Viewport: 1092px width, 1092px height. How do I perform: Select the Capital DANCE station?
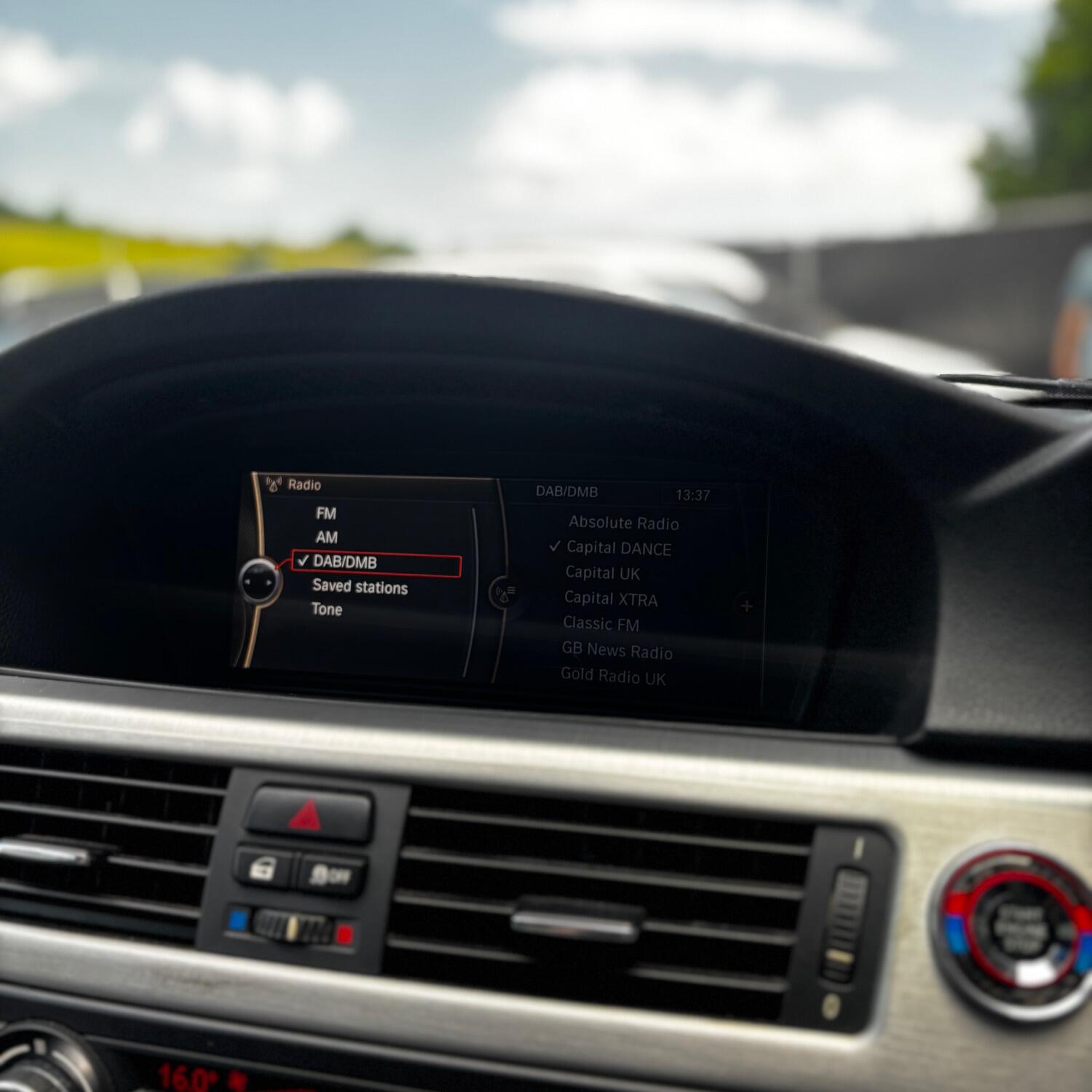[x=619, y=548]
